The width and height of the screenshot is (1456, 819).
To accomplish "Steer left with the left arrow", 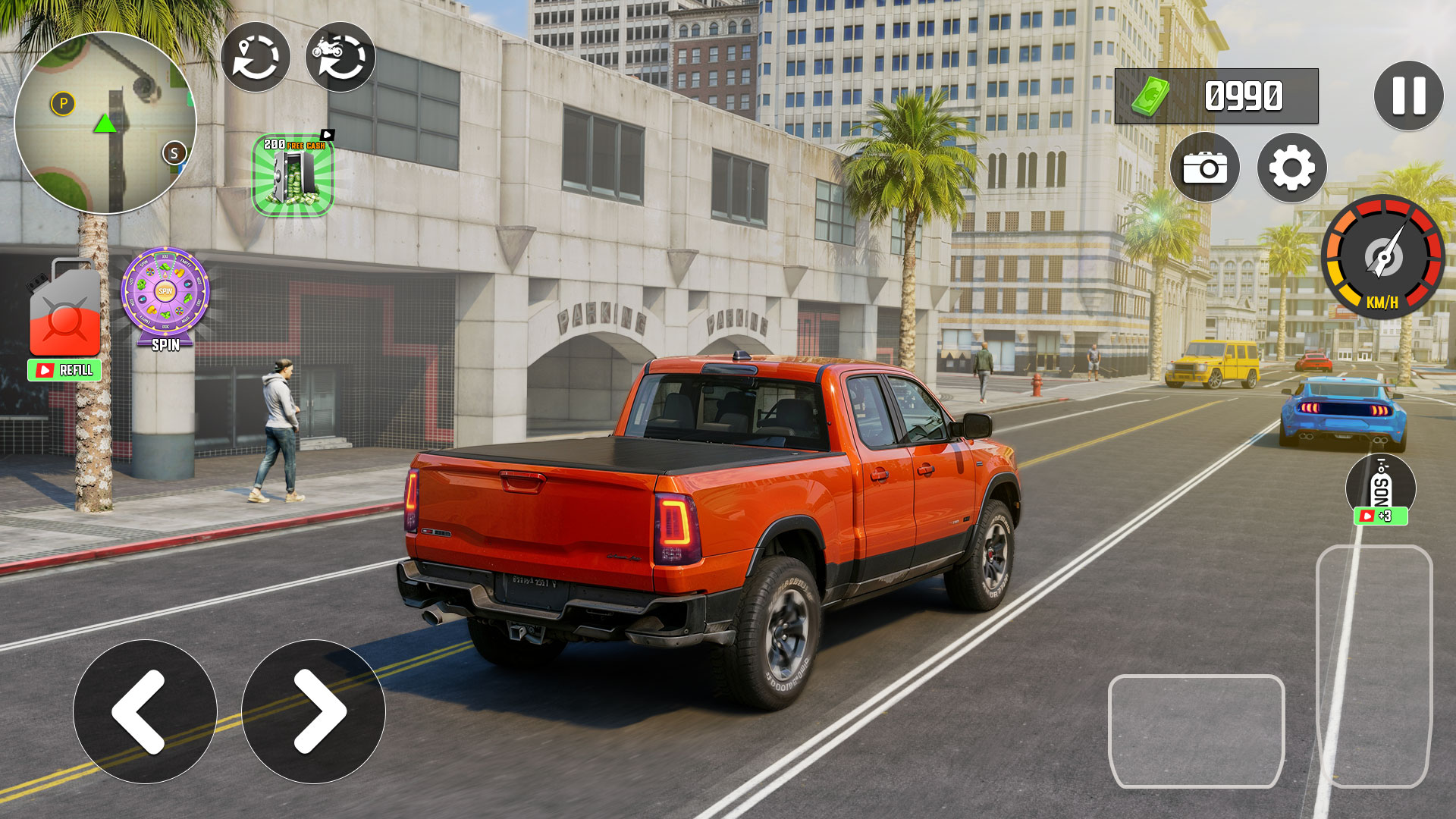I will pyautogui.click(x=145, y=711).
